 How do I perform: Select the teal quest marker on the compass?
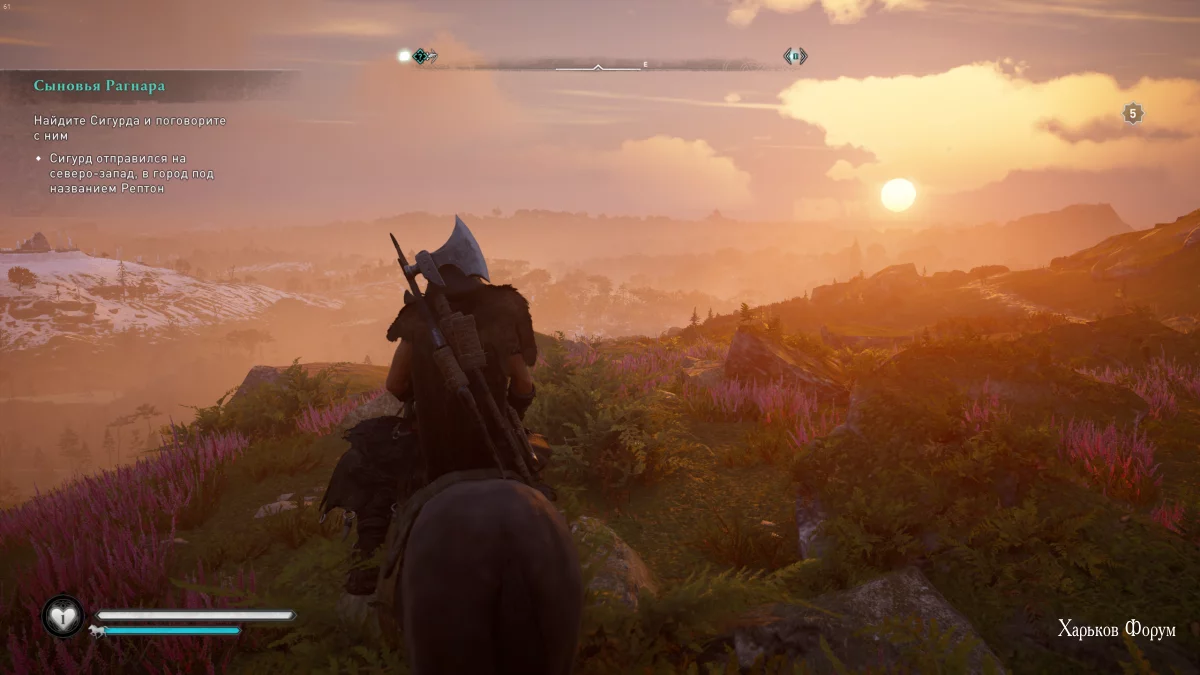[424, 56]
